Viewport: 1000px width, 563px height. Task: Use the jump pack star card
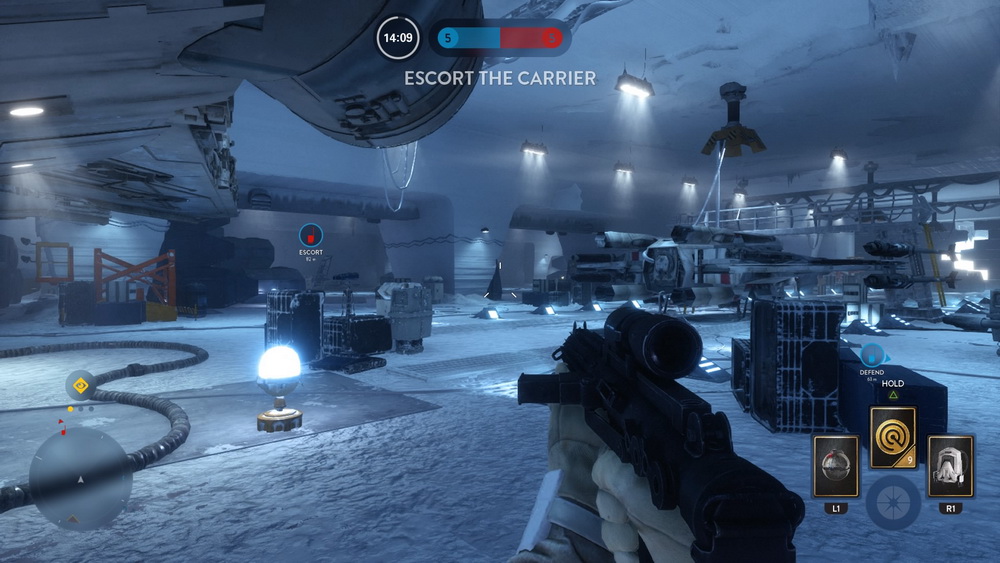tap(950, 465)
